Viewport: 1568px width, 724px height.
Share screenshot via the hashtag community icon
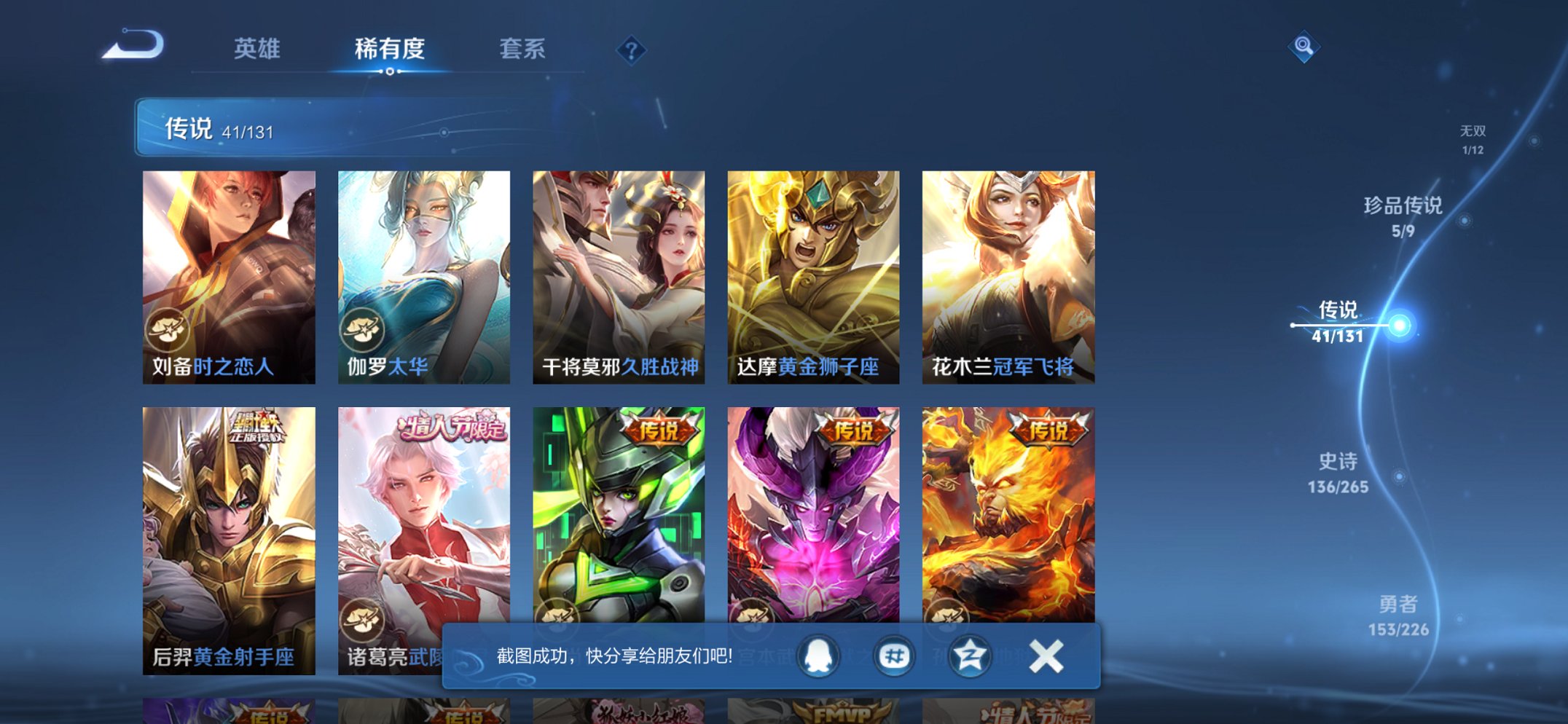point(894,656)
